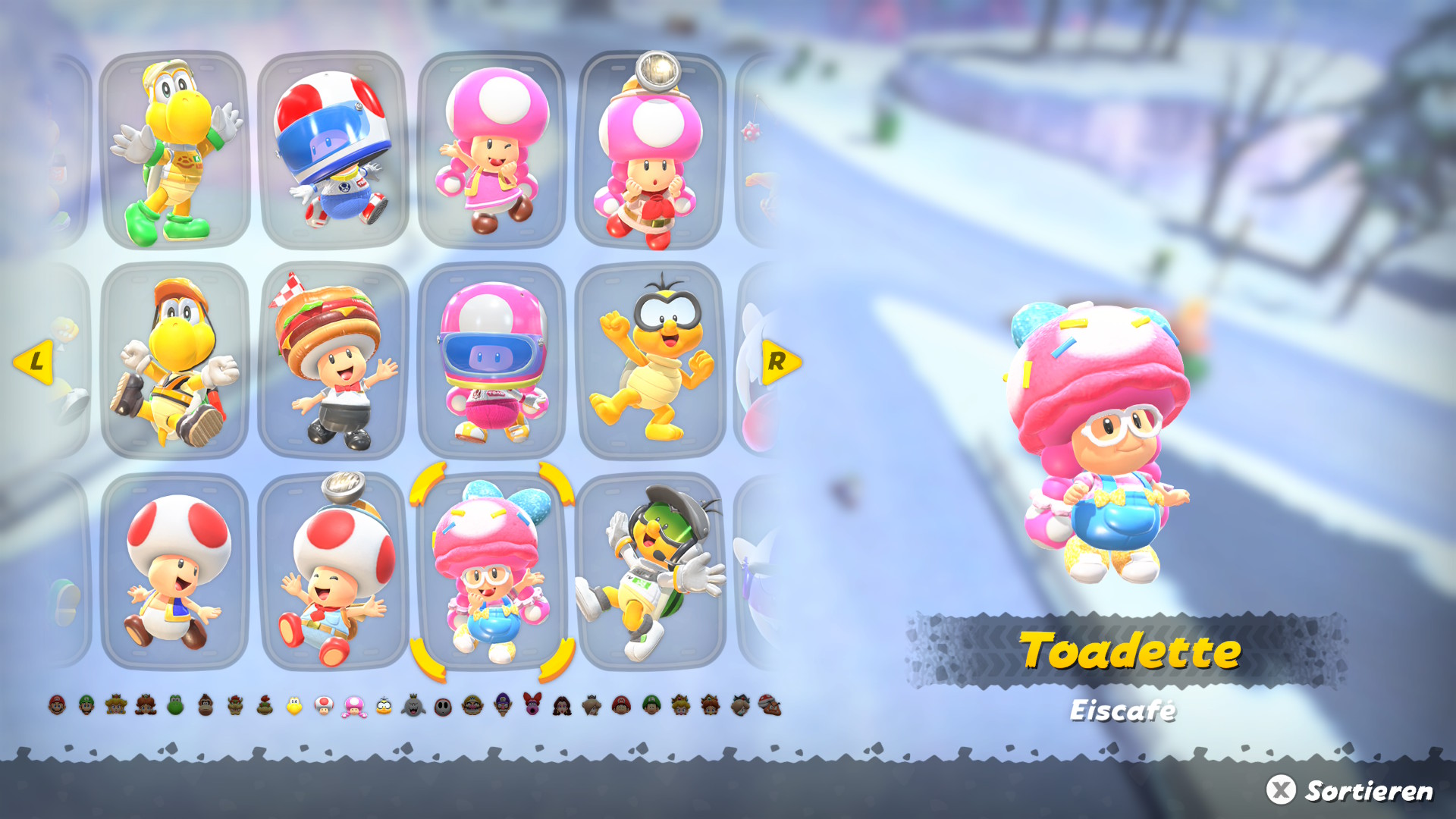
Task: Choose Toad wearing the blue racing helmet
Action: point(334,150)
